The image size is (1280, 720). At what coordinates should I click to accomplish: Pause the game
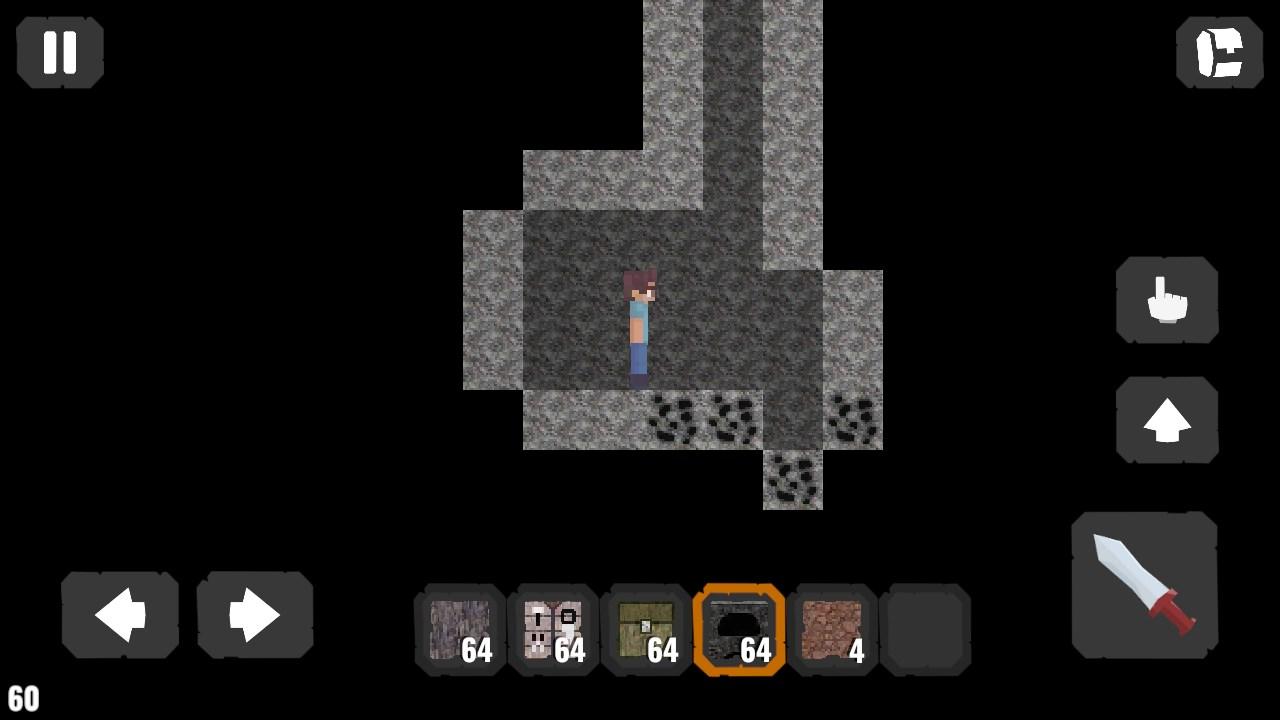coord(60,53)
